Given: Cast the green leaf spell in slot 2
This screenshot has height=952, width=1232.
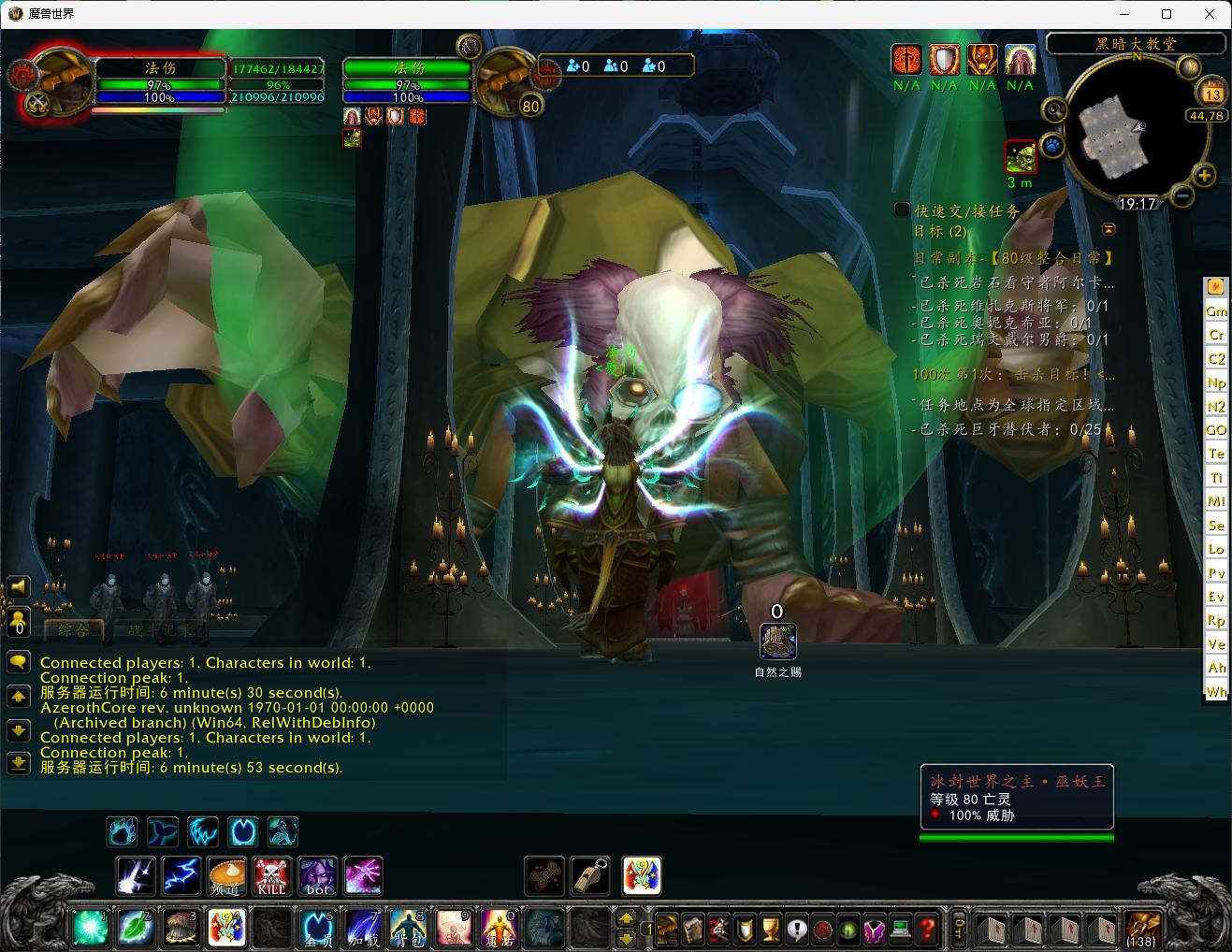Looking at the screenshot, I should (136, 927).
